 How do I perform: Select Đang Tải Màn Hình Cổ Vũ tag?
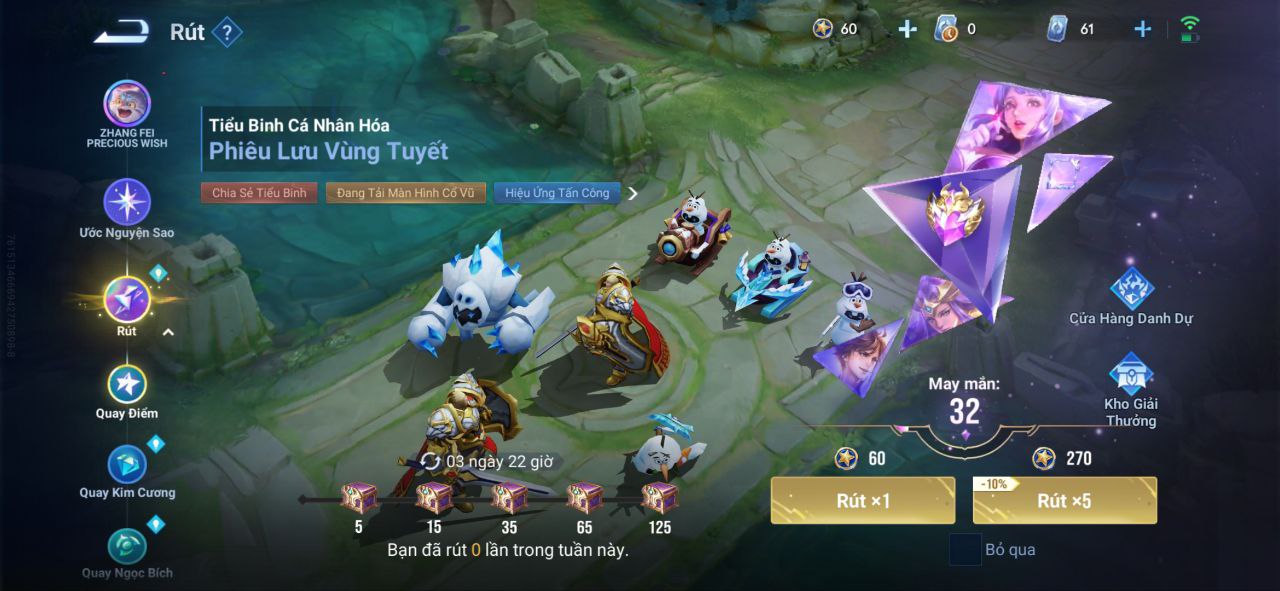405,193
